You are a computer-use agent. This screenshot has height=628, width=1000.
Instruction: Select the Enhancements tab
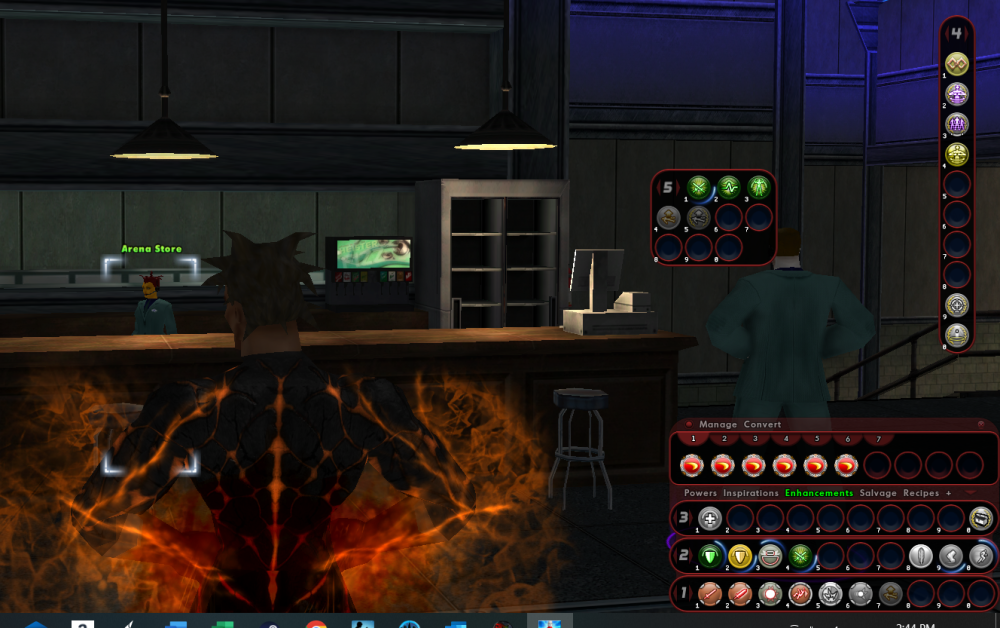[x=819, y=493]
